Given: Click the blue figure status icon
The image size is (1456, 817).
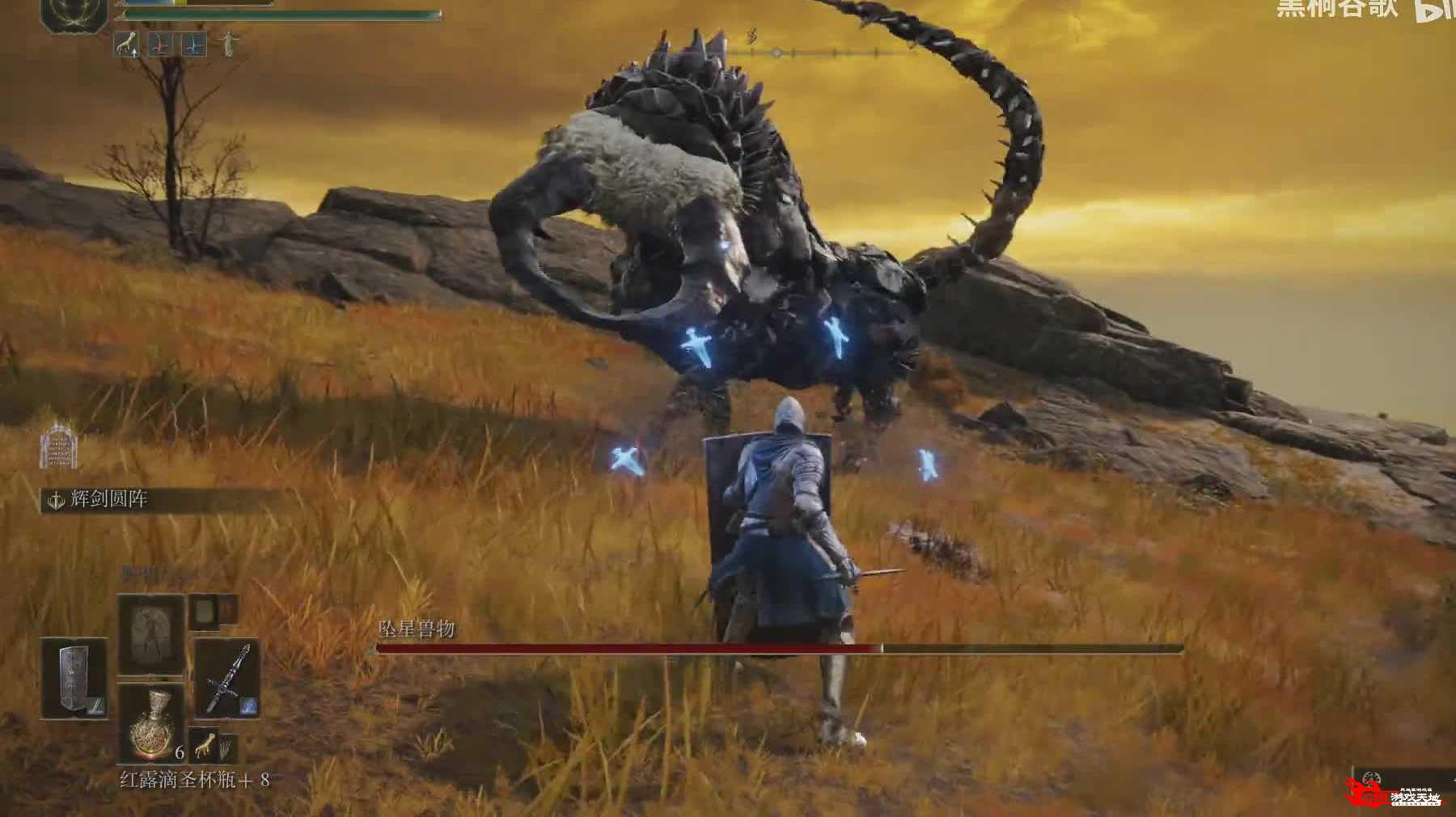Looking at the screenshot, I should click(x=193, y=44).
